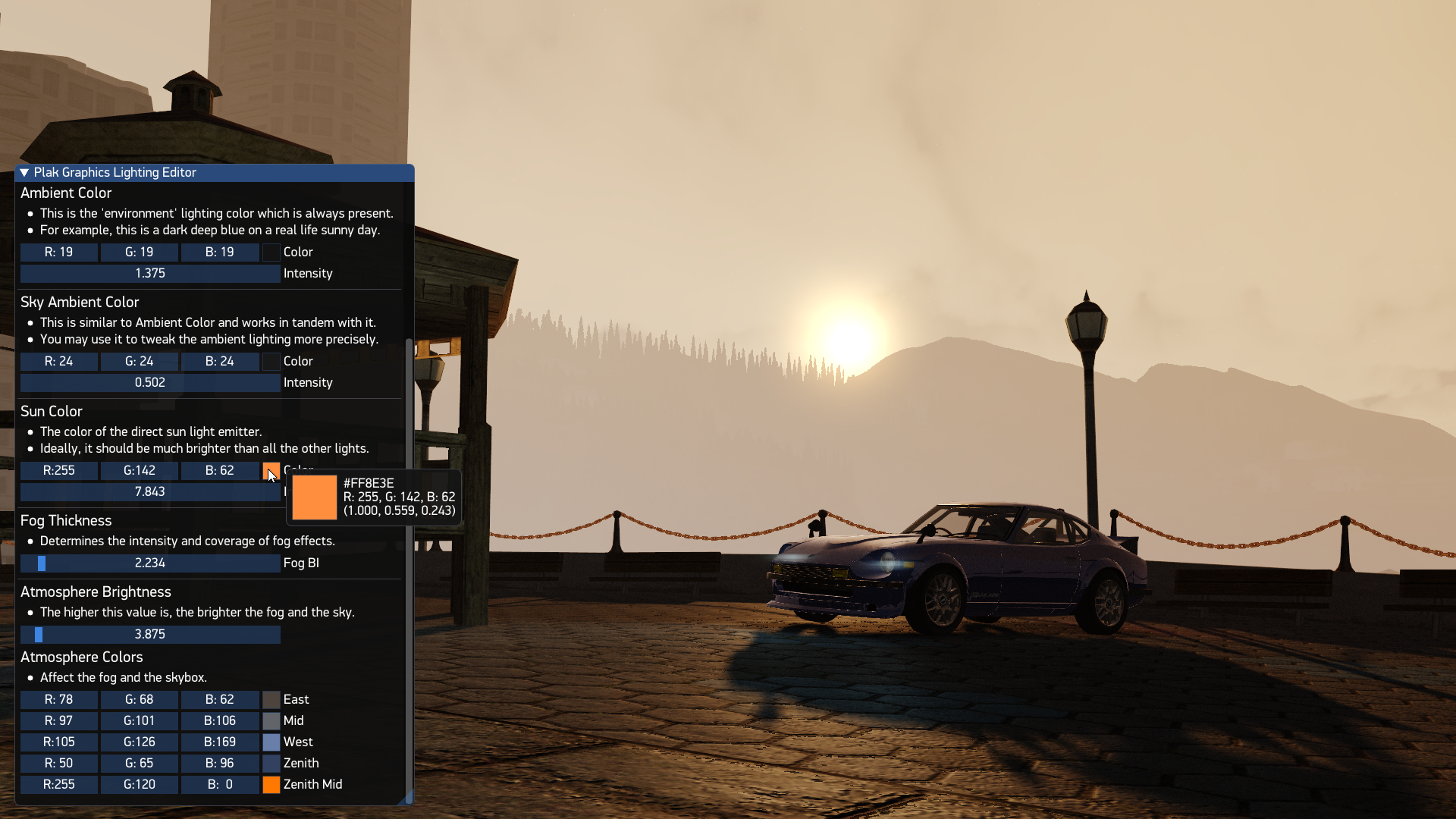Select the Sky Ambient green value field
This screenshot has height=819, width=1456.
tap(140, 362)
